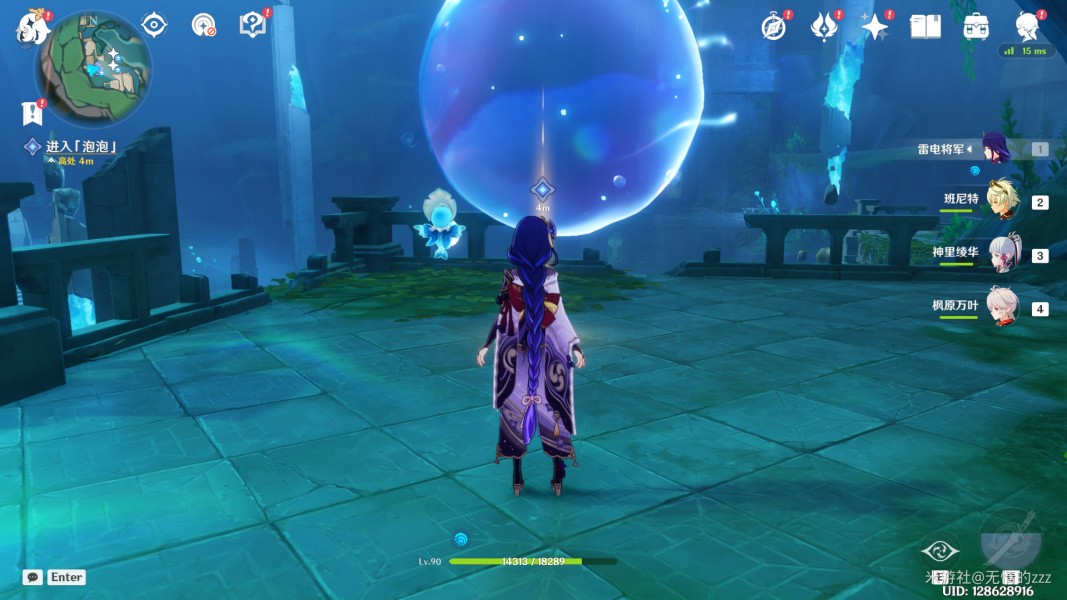Select the tracked quest 进入「泡泡」
This screenshot has width=1067, height=600.
(81, 147)
